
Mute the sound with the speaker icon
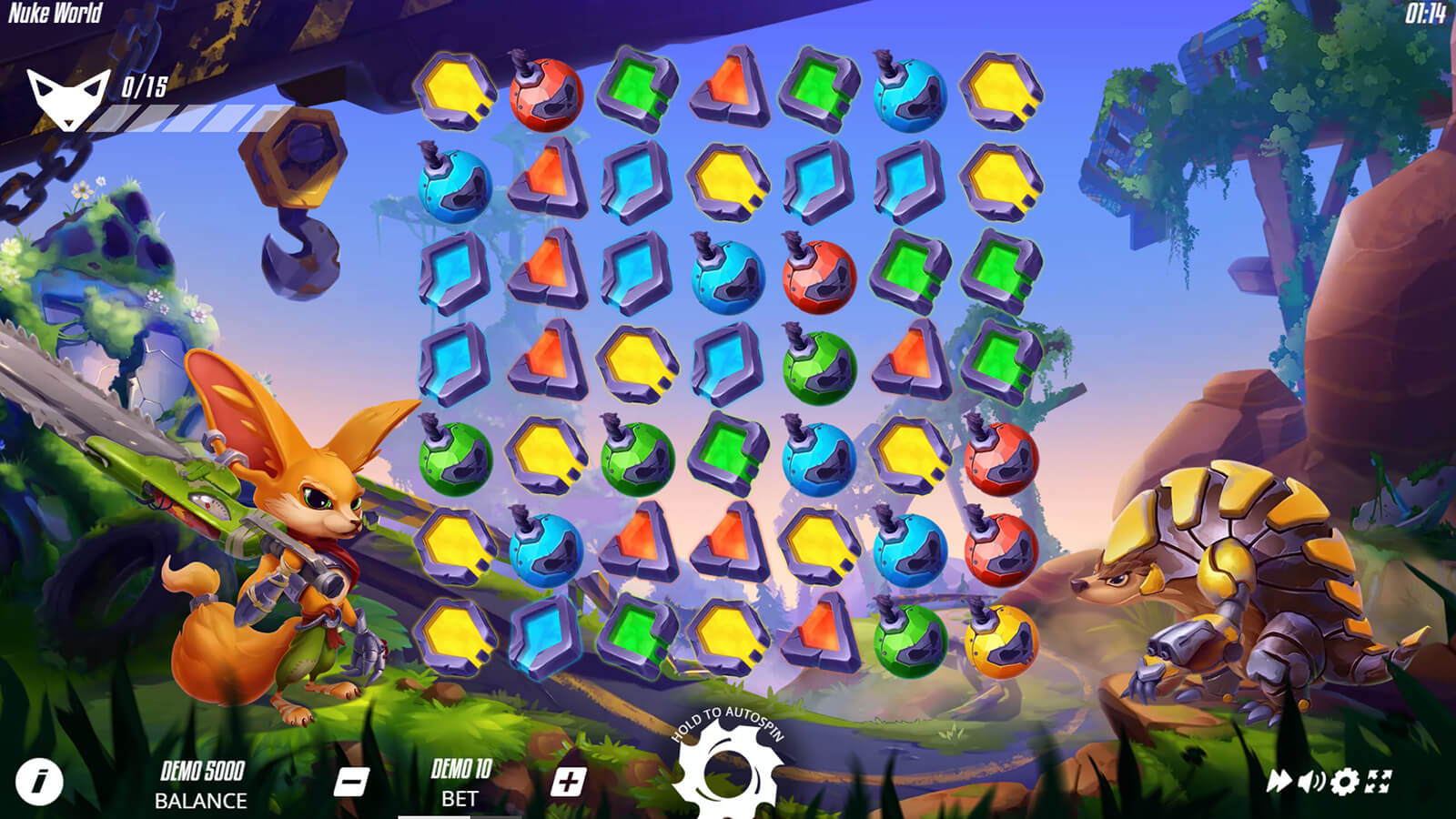tap(1311, 781)
